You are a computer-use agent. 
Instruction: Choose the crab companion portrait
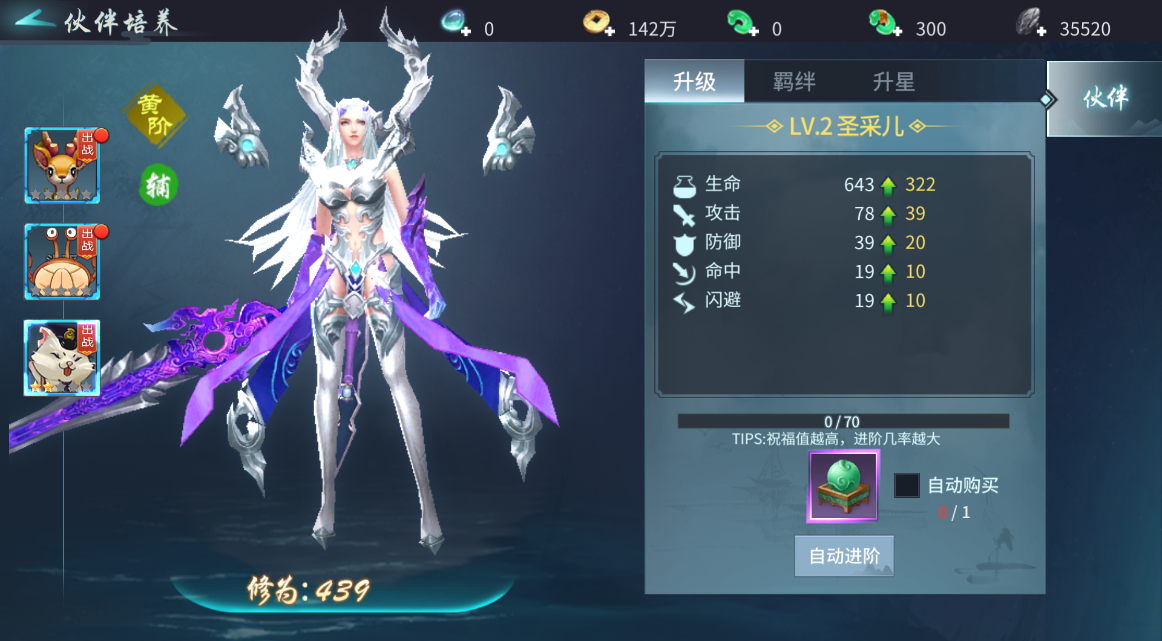point(62,262)
